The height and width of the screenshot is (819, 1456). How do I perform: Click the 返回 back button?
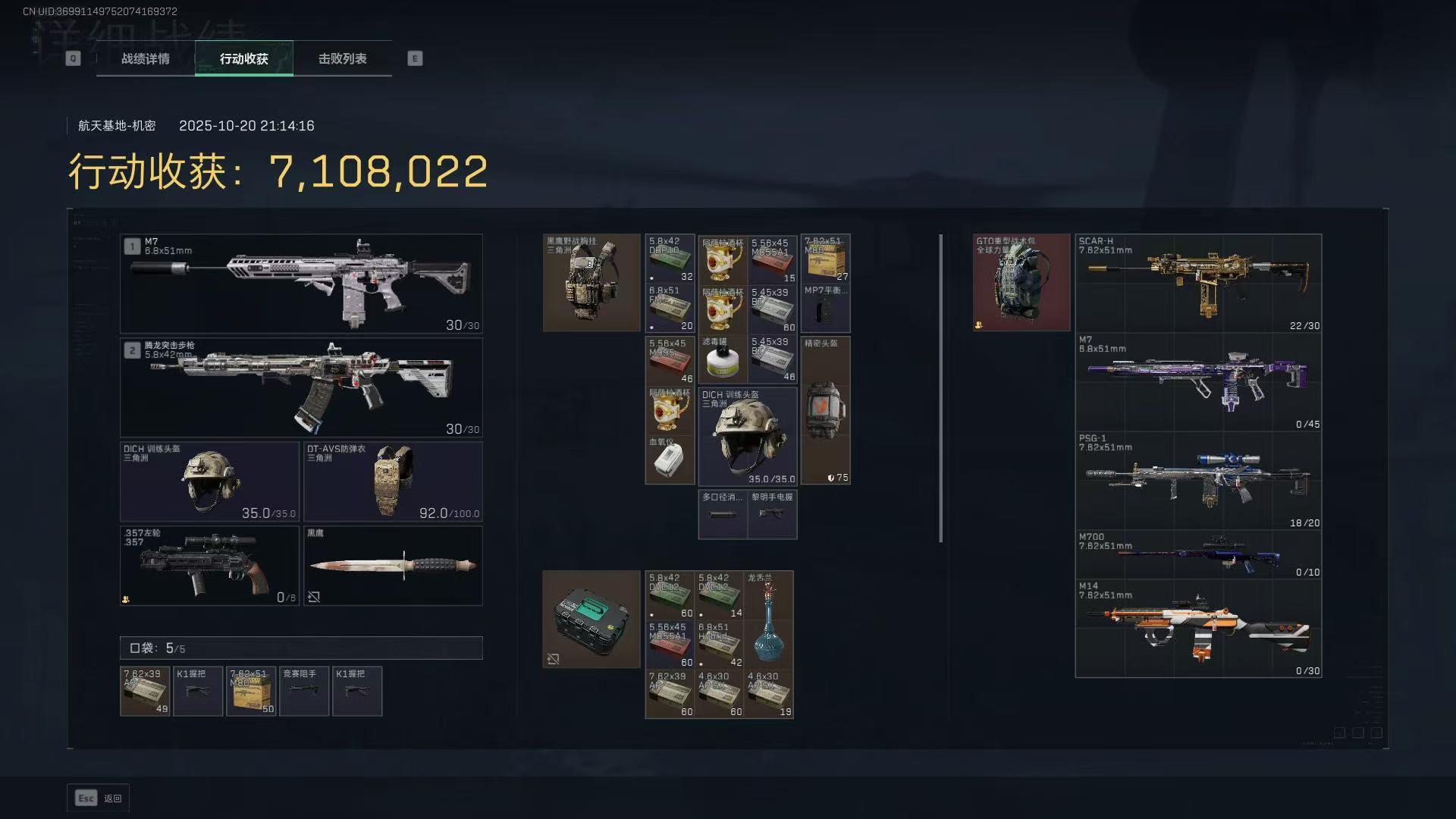click(x=99, y=798)
